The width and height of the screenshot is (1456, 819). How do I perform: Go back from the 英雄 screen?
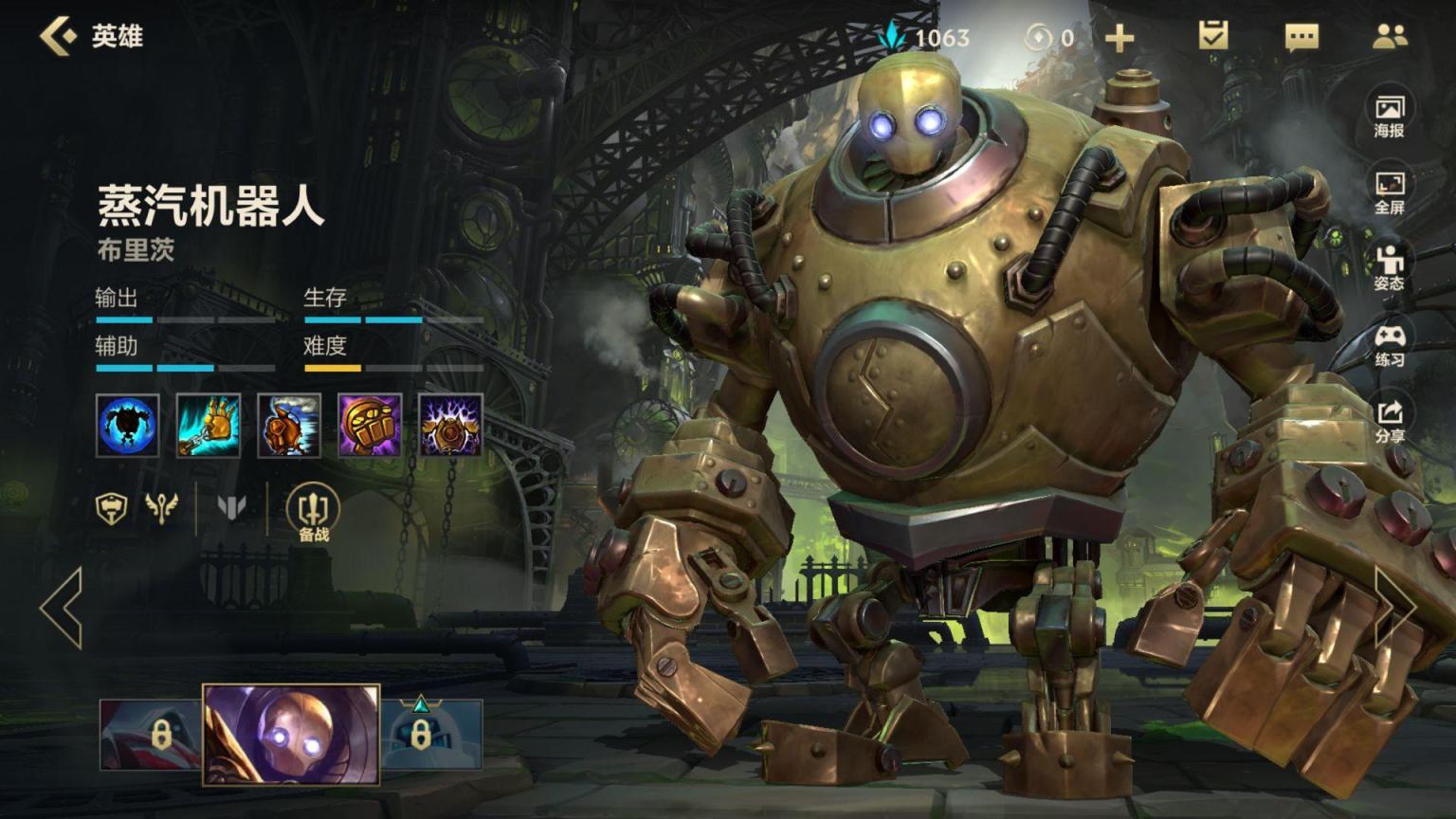(58, 36)
